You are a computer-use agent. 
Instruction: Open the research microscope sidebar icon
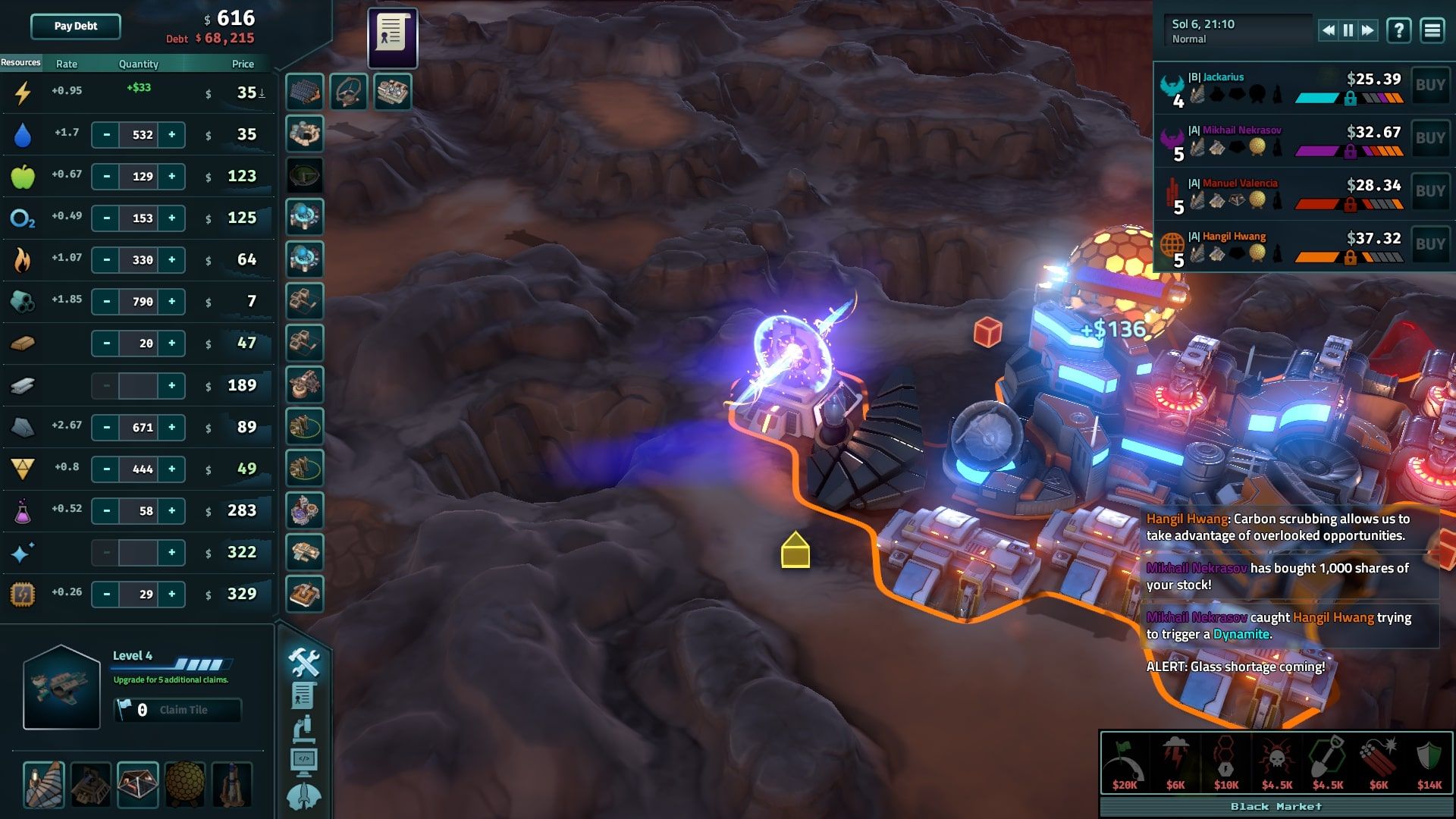[x=303, y=728]
